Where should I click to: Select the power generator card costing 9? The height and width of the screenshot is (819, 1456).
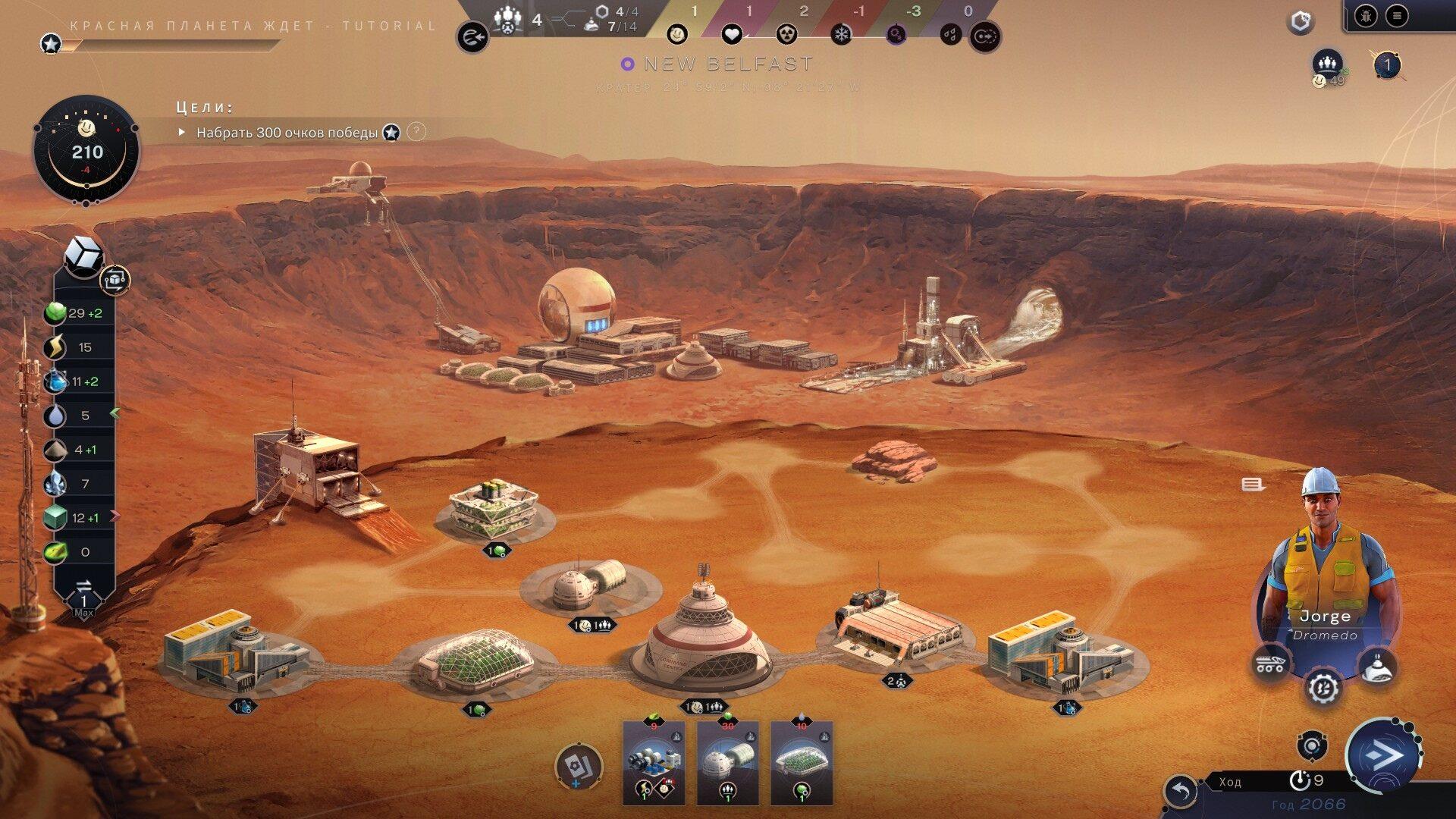pos(654,762)
